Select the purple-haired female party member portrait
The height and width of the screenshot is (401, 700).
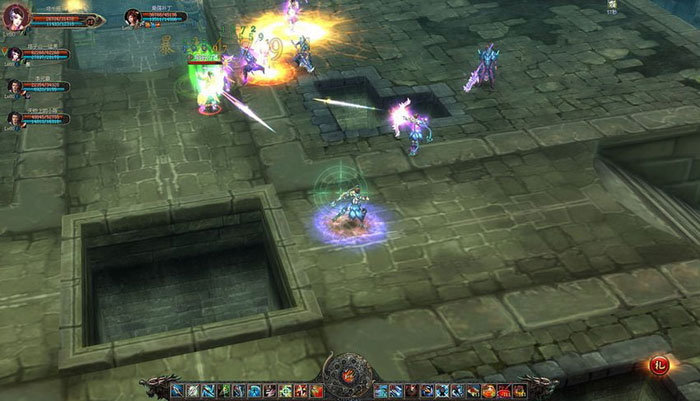[13, 54]
